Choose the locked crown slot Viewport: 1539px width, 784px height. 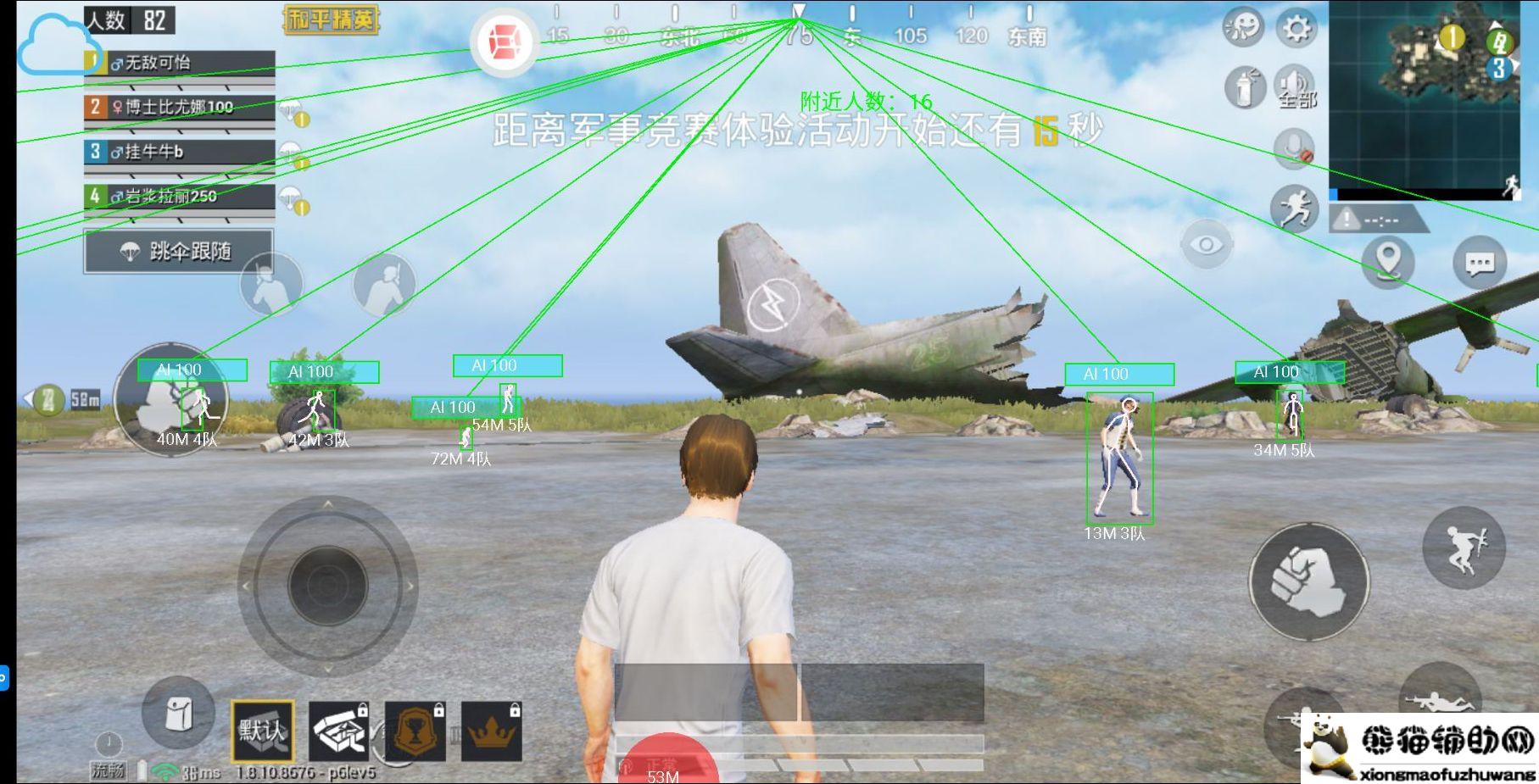coord(491,731)
